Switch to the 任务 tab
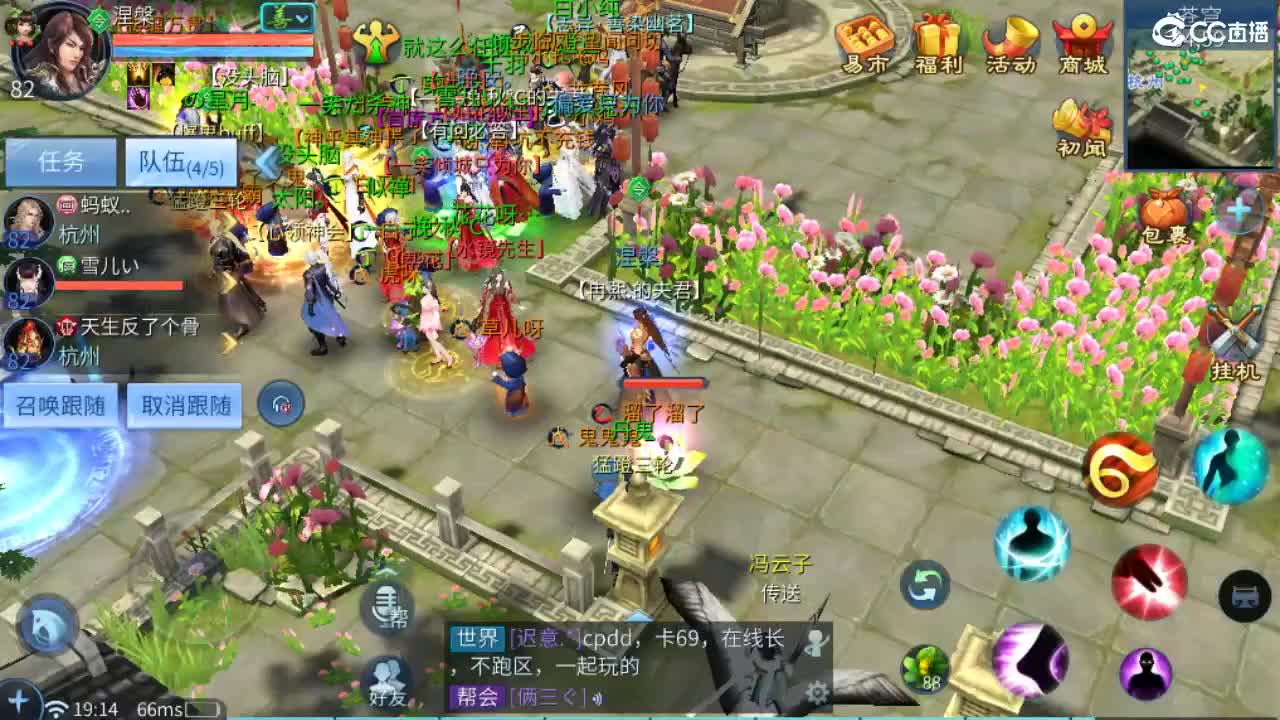1280x720 pixels. [x=60, y=162]
